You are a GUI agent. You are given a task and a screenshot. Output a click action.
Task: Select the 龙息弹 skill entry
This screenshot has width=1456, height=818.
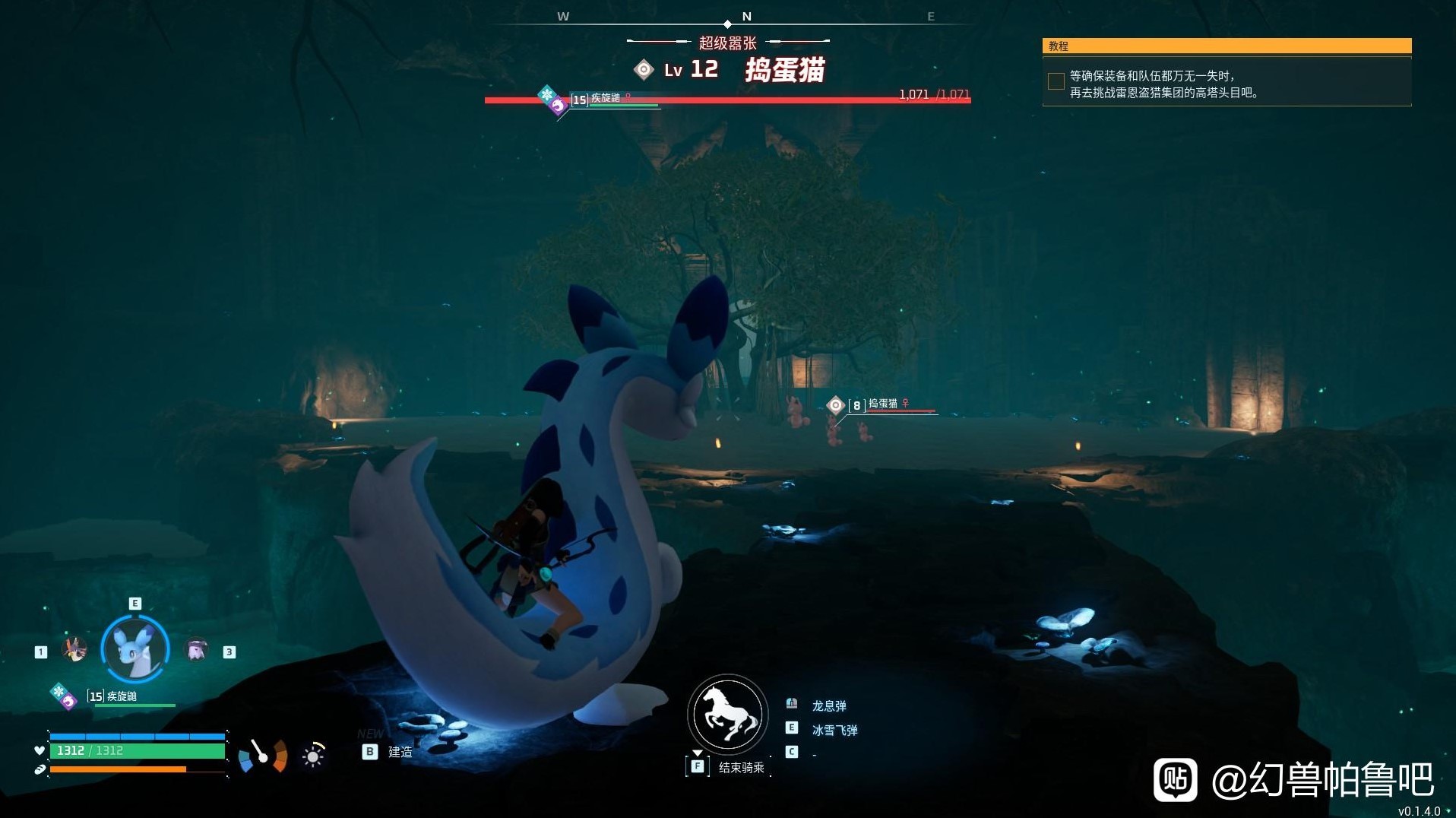(828, 705)
